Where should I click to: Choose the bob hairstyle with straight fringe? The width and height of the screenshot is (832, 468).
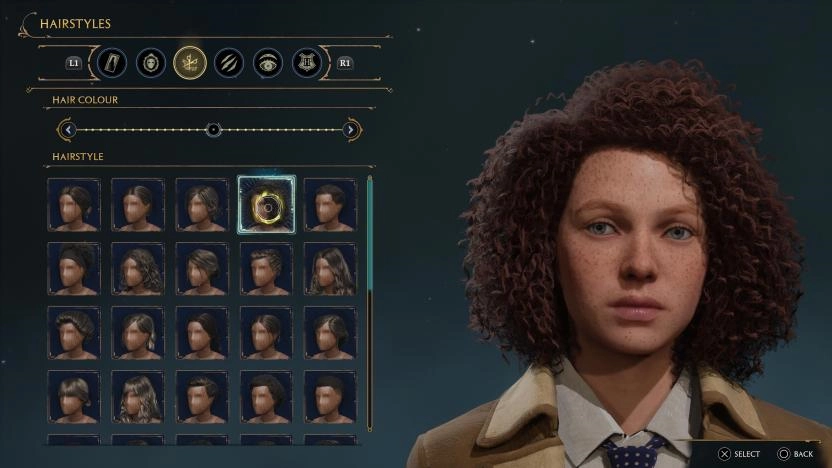pyautogui.click(x=74, y=397)
